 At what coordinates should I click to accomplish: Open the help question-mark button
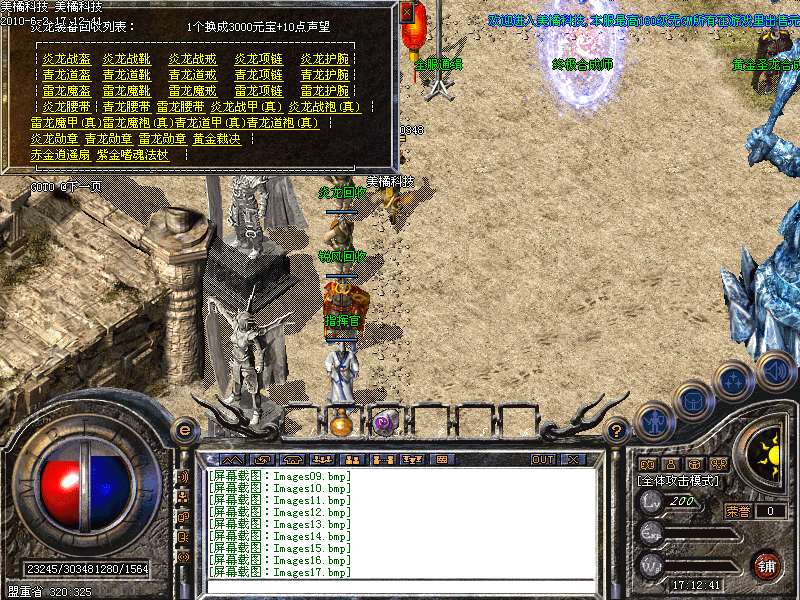tap(617, 430)
